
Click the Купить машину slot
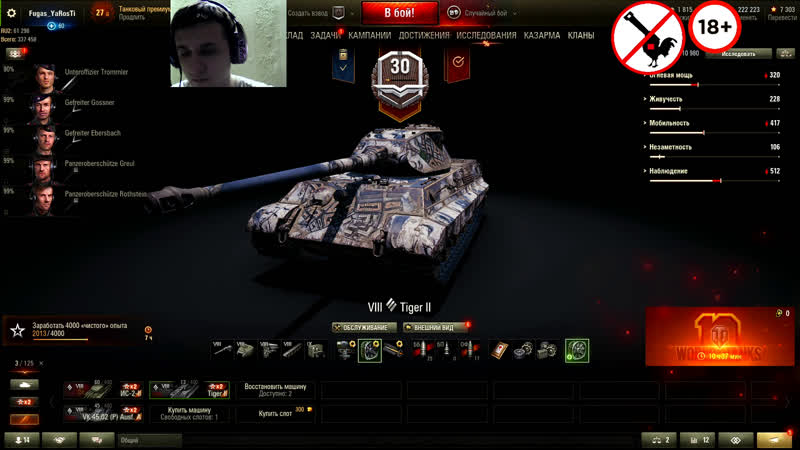190,413
